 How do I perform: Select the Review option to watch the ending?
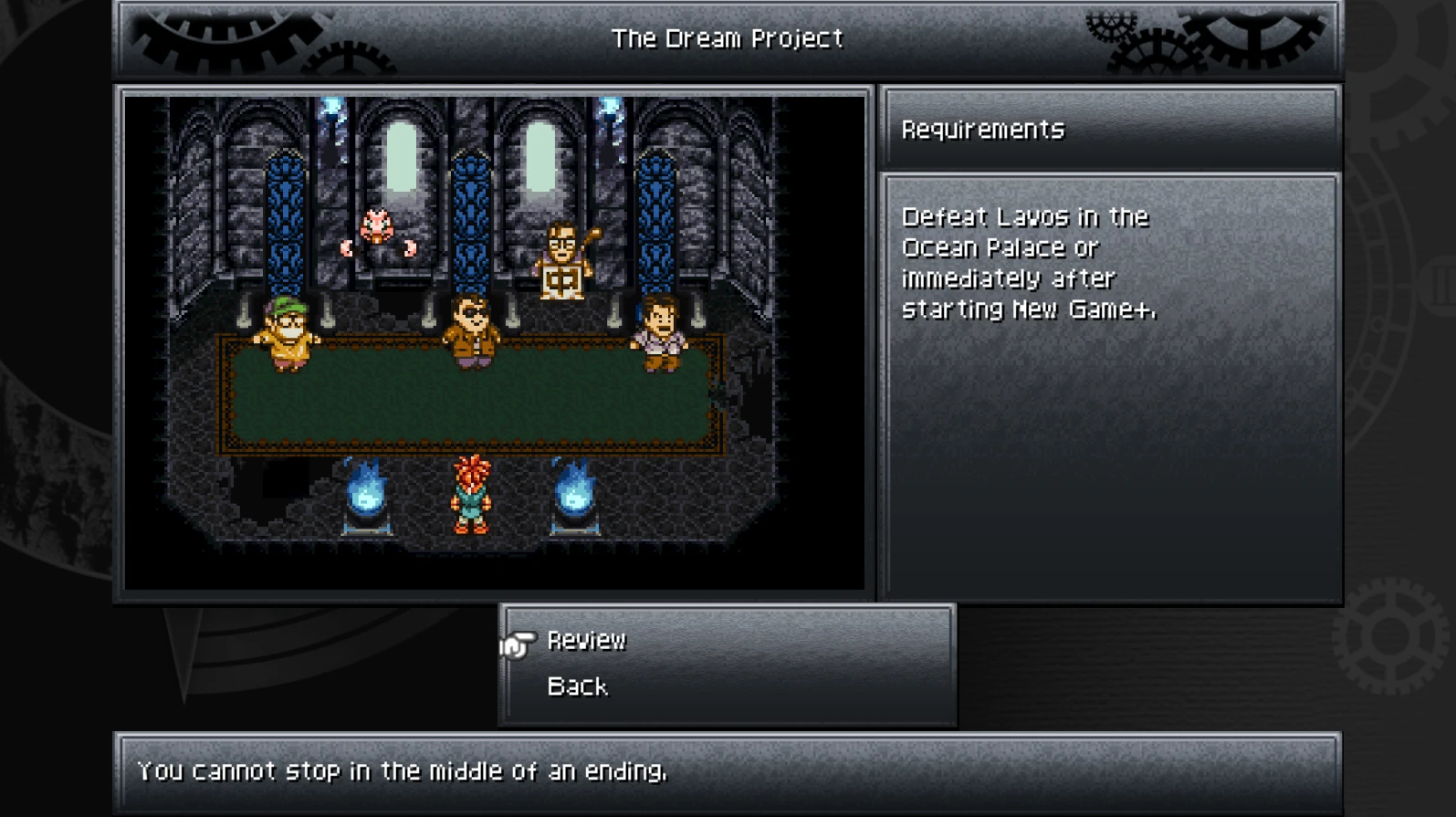[585, 642]
